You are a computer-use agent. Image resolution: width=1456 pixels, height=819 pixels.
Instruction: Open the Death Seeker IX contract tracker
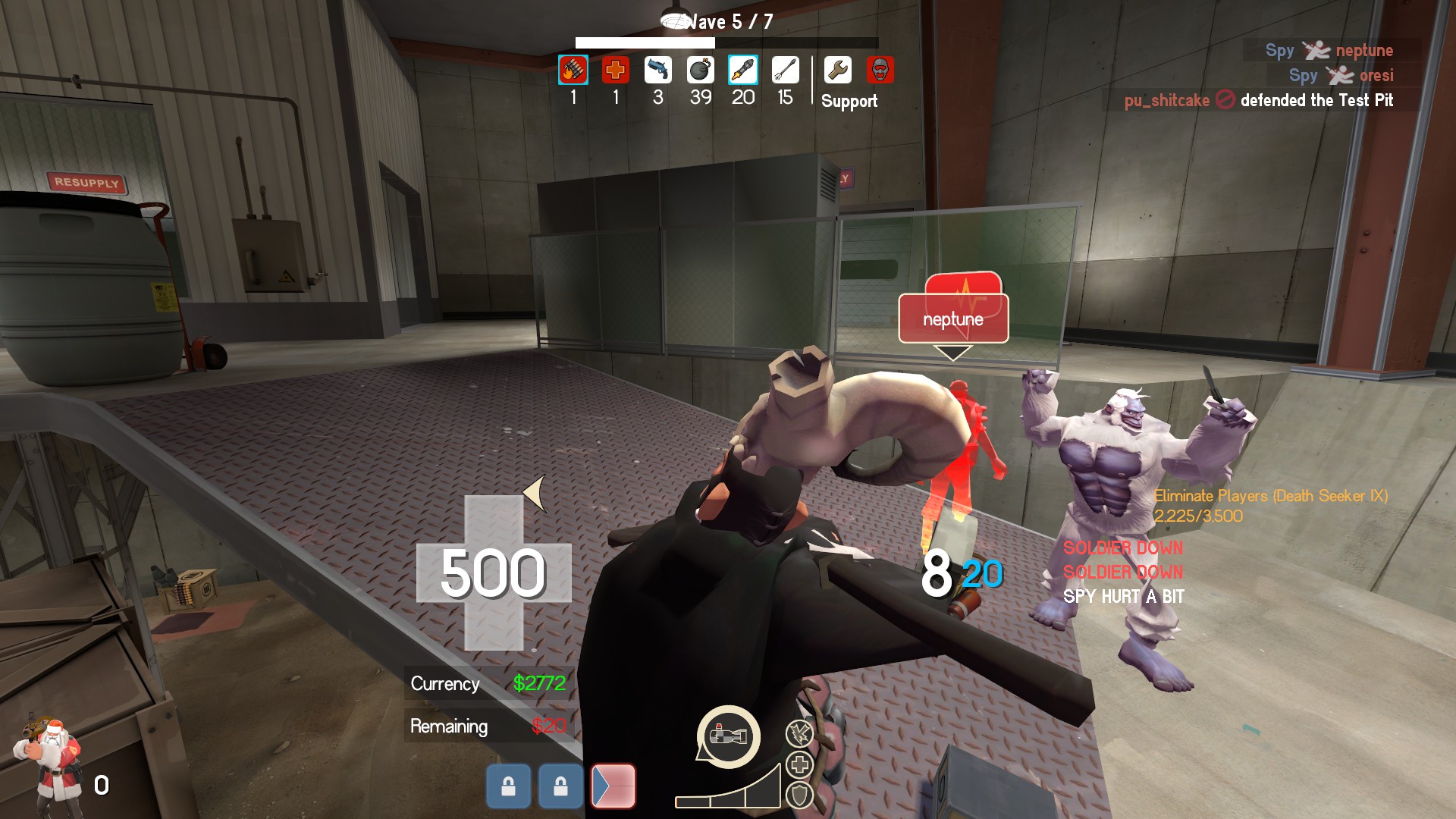[1270, 506]
